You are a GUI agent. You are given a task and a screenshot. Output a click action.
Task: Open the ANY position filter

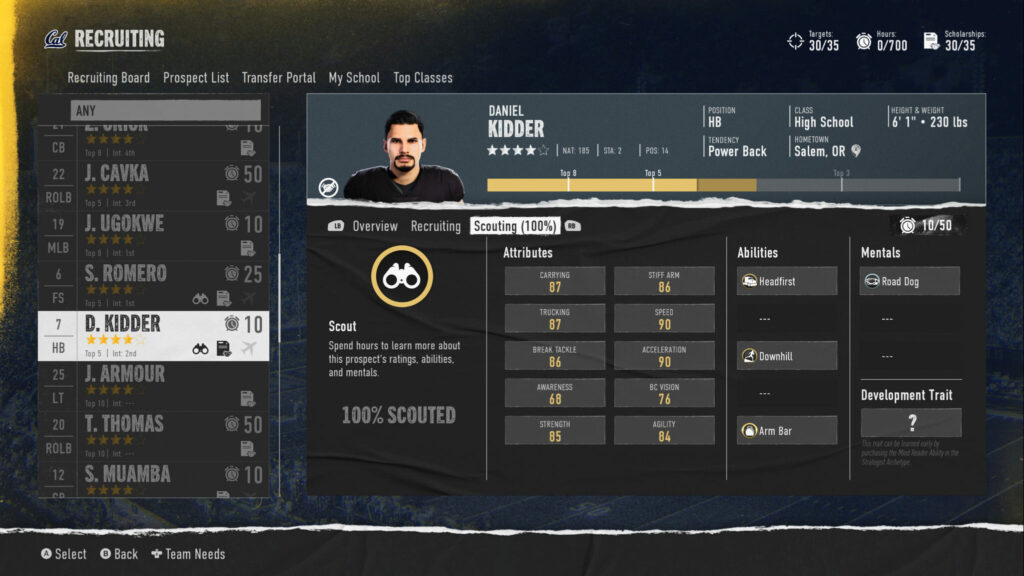[x=165, y=110]
